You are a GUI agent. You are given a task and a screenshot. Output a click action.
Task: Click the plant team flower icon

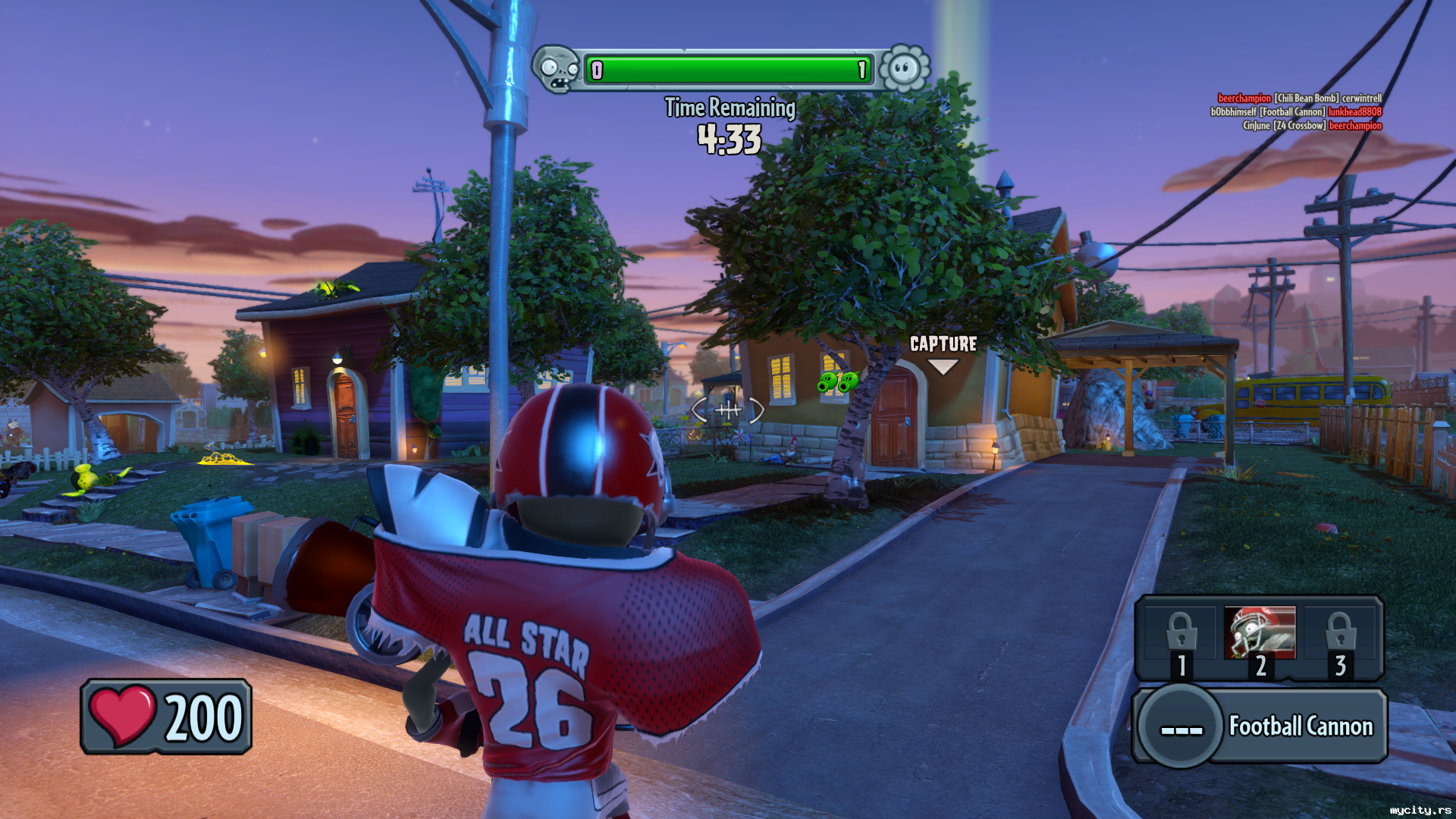[x=904, y=69]
